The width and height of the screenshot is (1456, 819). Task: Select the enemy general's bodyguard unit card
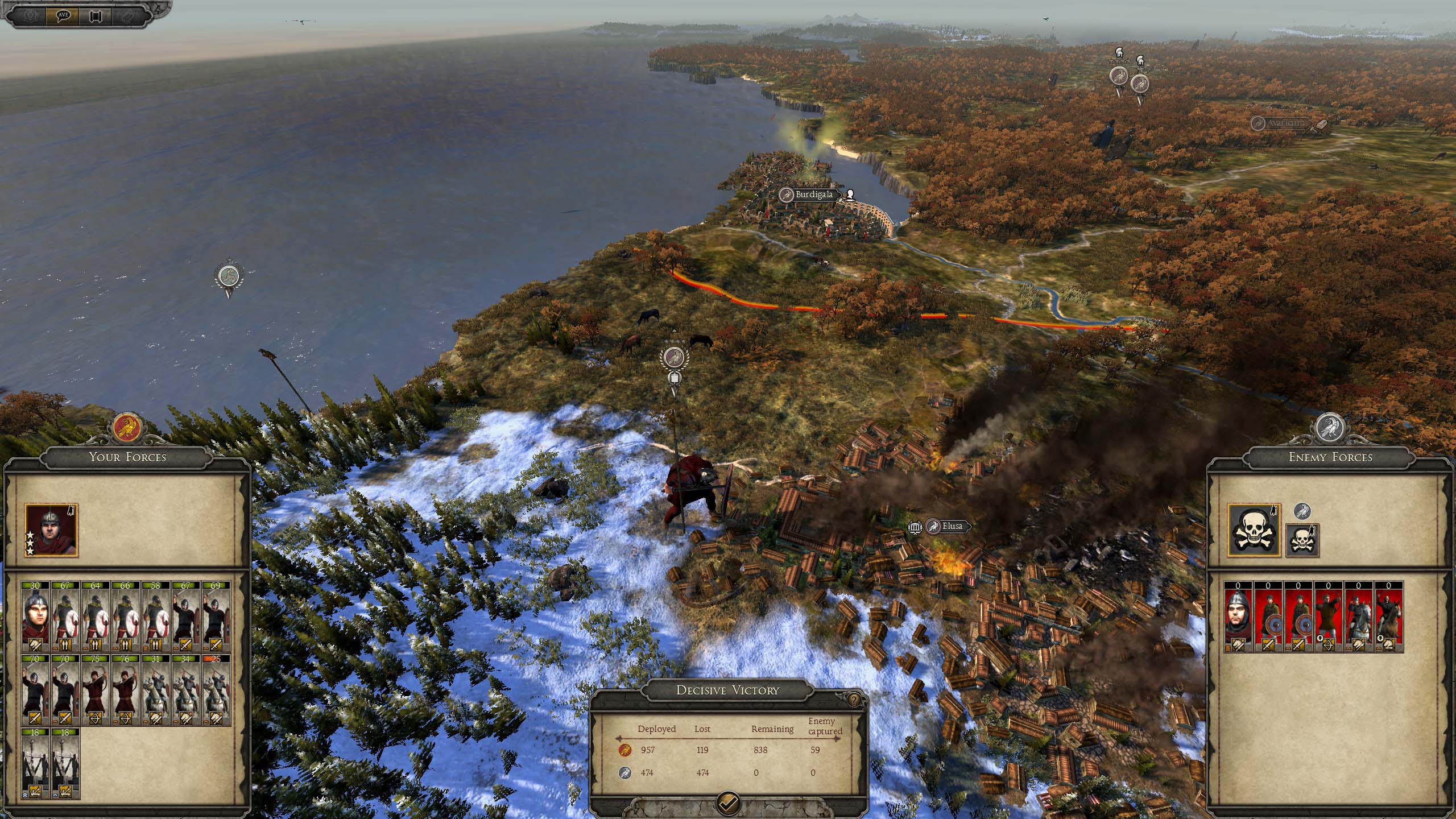1239,616
